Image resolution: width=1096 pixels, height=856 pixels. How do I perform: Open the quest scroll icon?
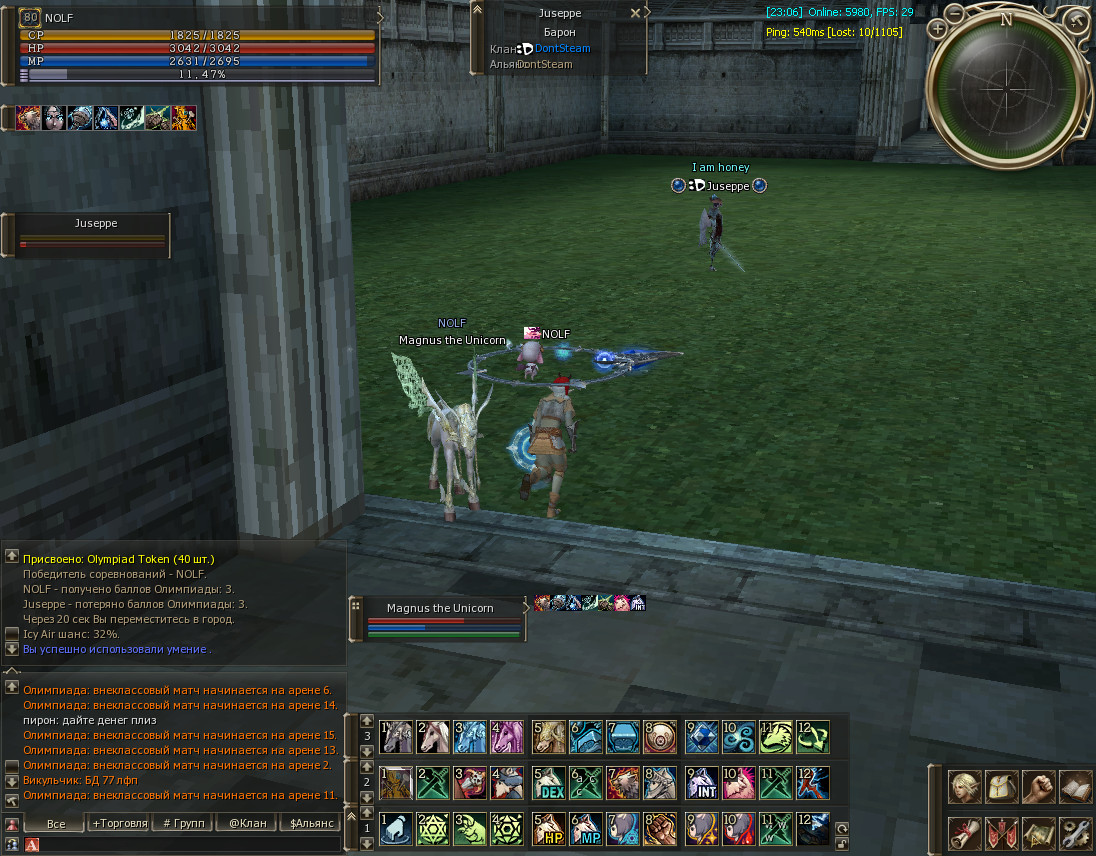(x=965, y=833)
